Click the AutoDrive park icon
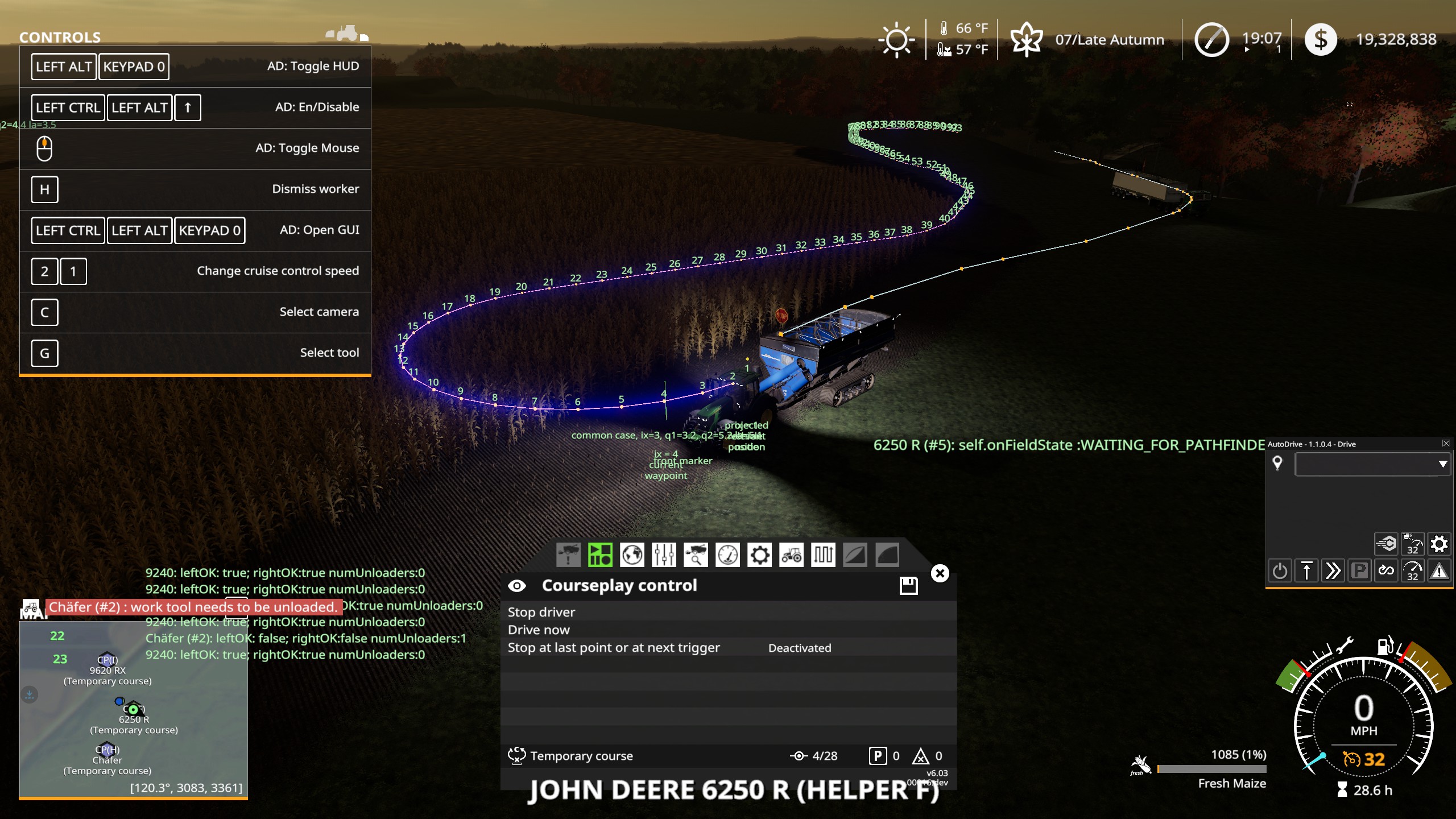1456x819 pixels. coord(1359,570)
